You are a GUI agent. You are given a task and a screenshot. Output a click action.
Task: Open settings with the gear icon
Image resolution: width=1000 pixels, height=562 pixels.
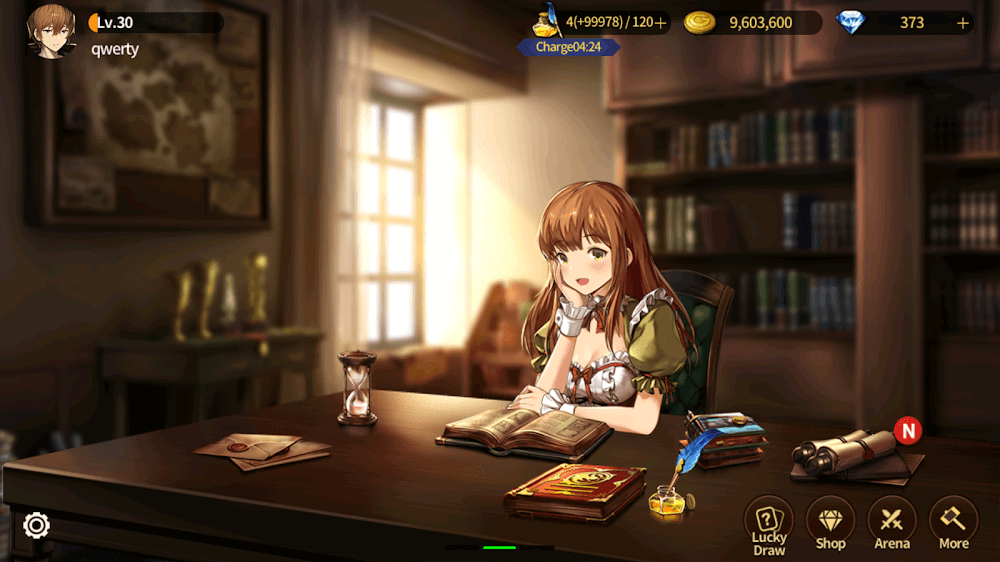(x=37, y=525)
